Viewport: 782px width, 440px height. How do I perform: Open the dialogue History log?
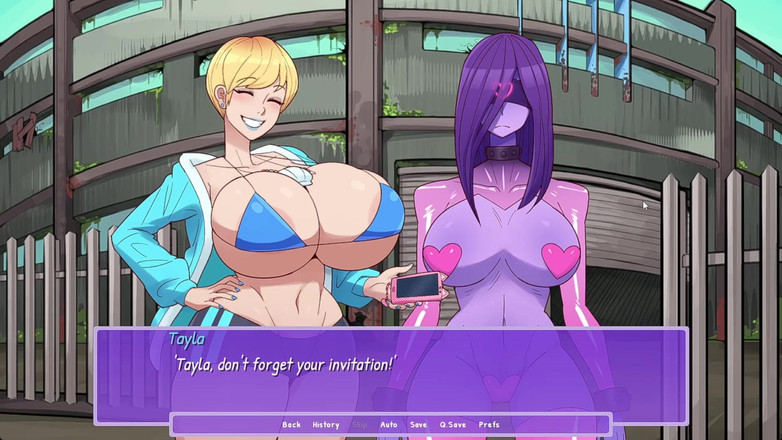[325, 425]
